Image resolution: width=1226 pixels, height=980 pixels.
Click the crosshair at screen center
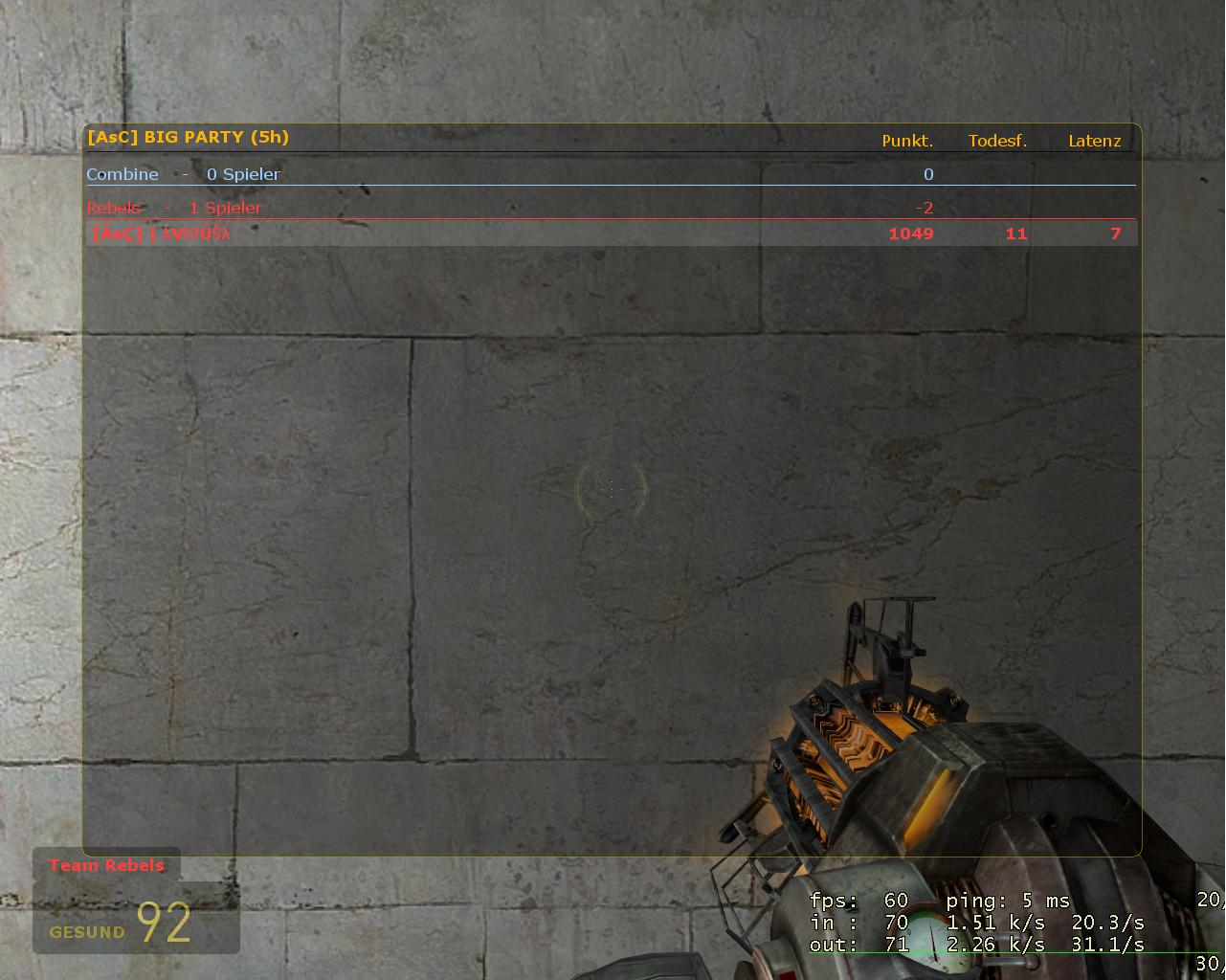pyautogui.click(x=613, y=488)
